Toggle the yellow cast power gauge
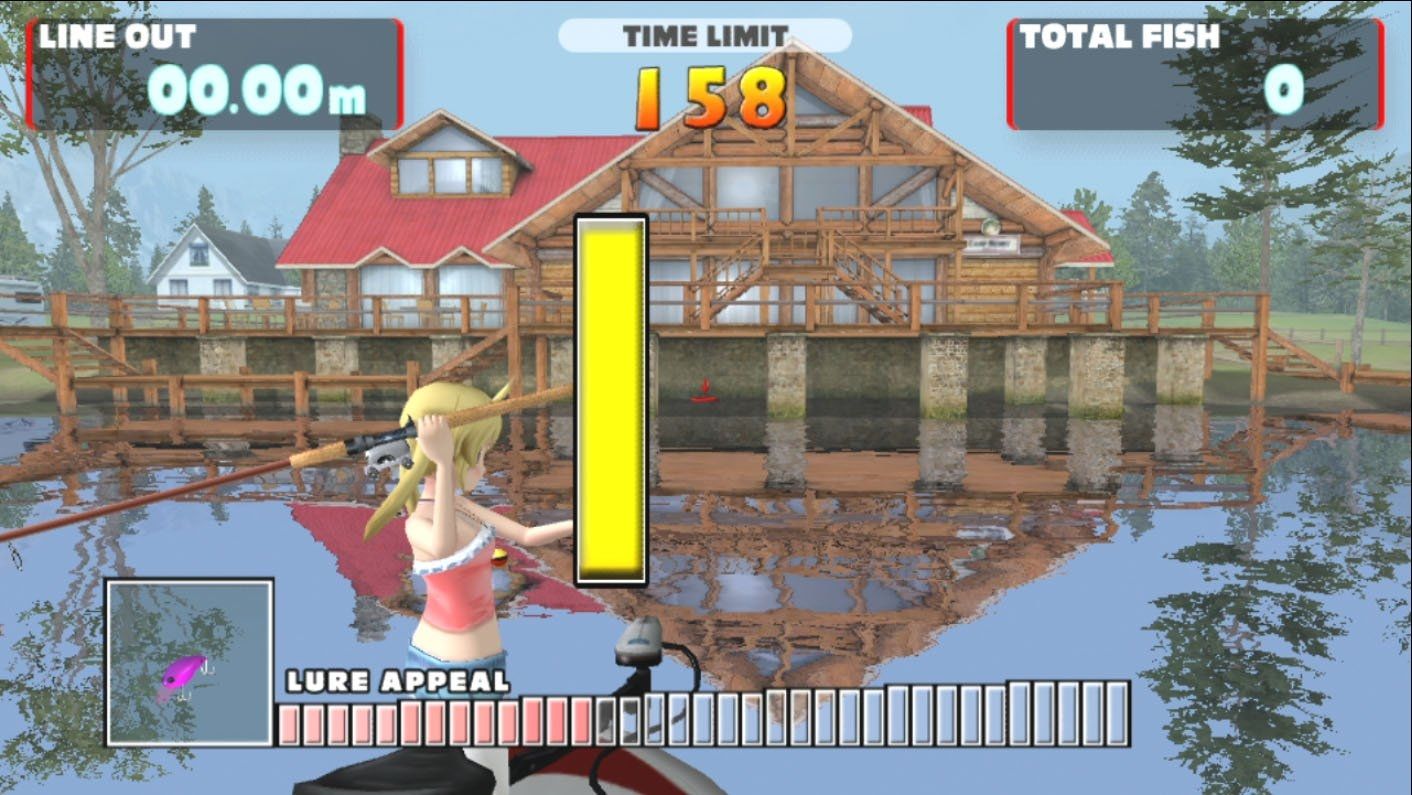The image size is (1412, 795). pos(608,398)
